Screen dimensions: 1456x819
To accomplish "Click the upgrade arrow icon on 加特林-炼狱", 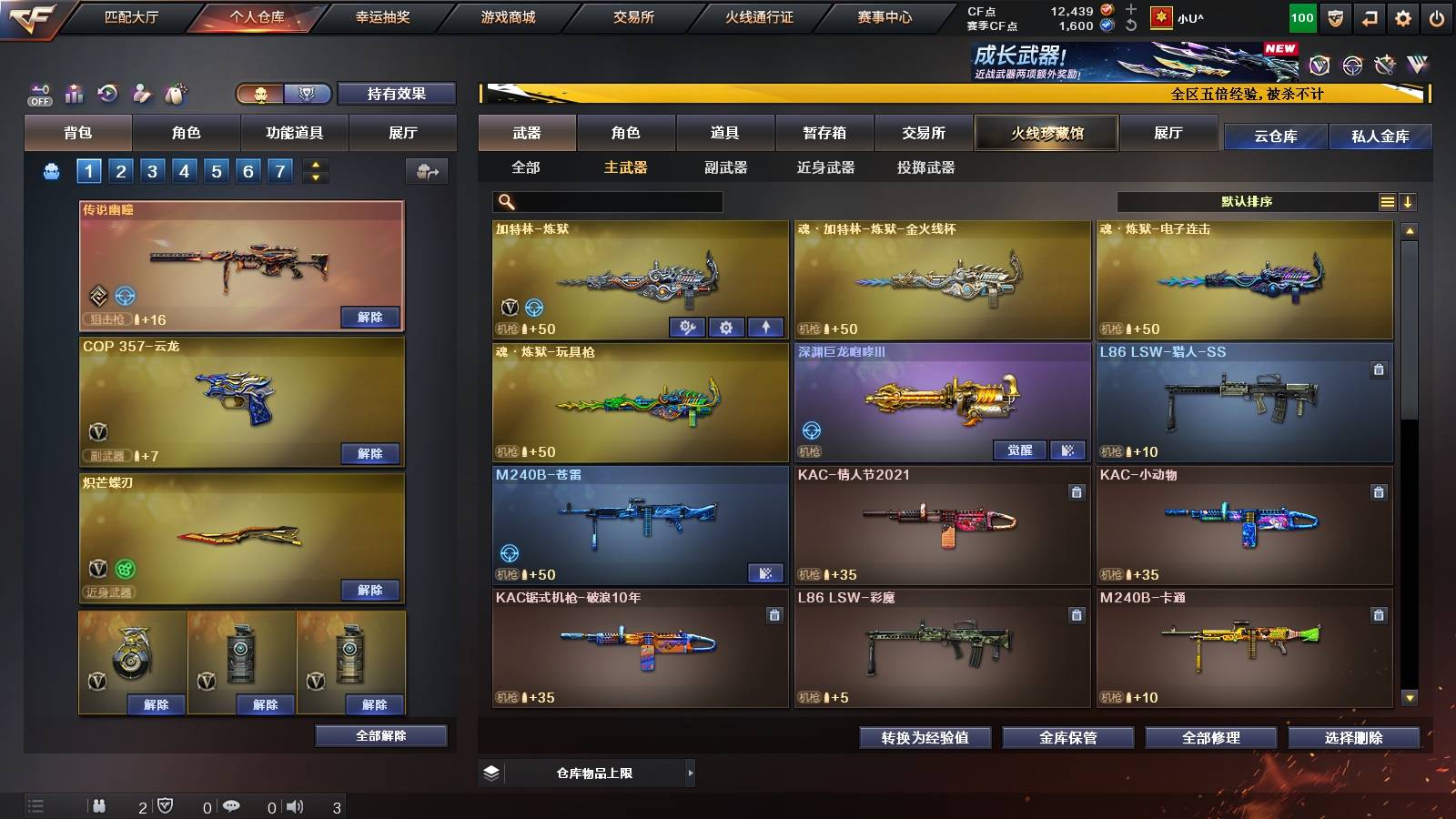I will coord(767,327).
